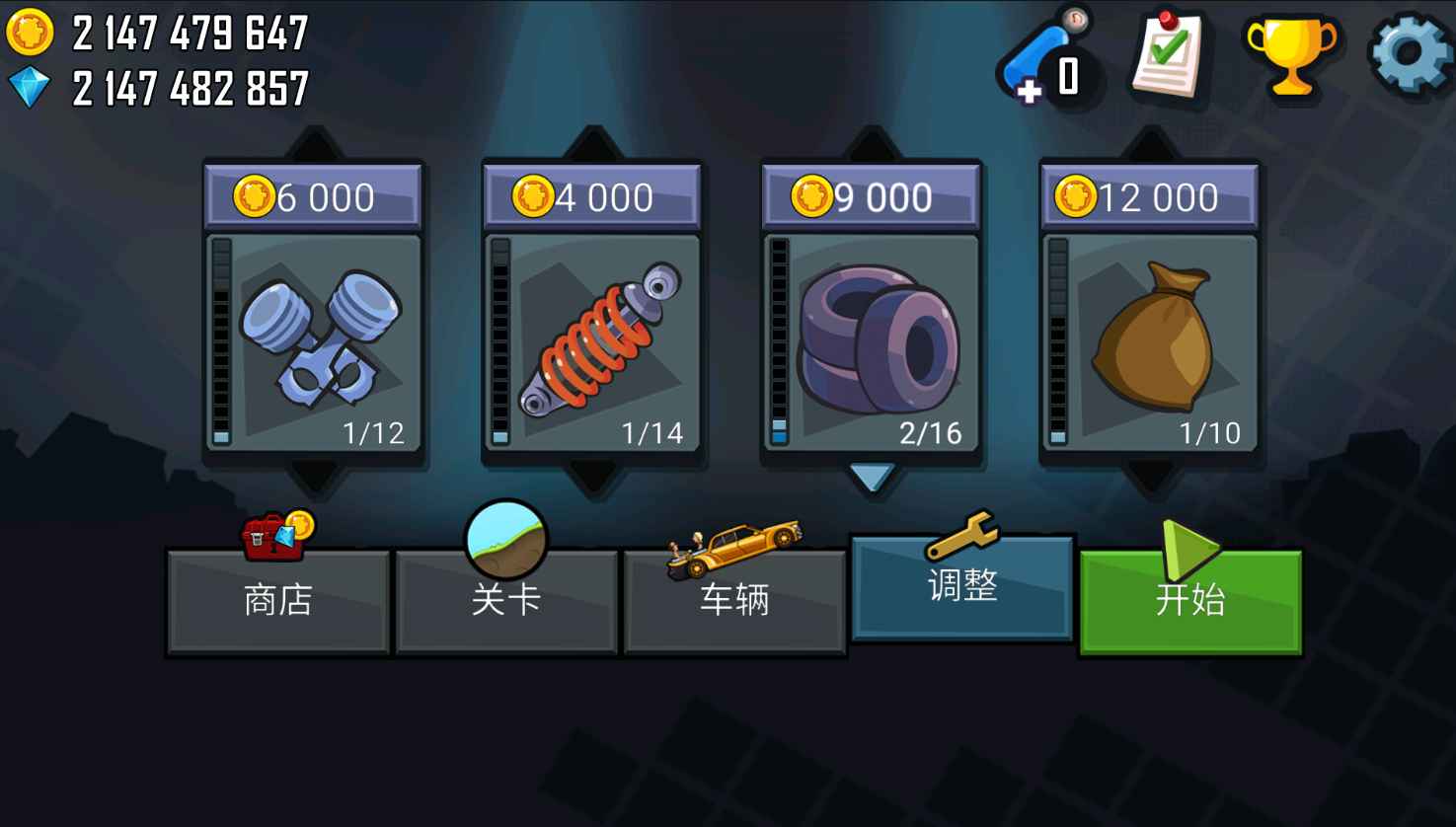Open the checklist clipboard tasks
The width and height of the screenshot is (1456, 827).
1170,54
